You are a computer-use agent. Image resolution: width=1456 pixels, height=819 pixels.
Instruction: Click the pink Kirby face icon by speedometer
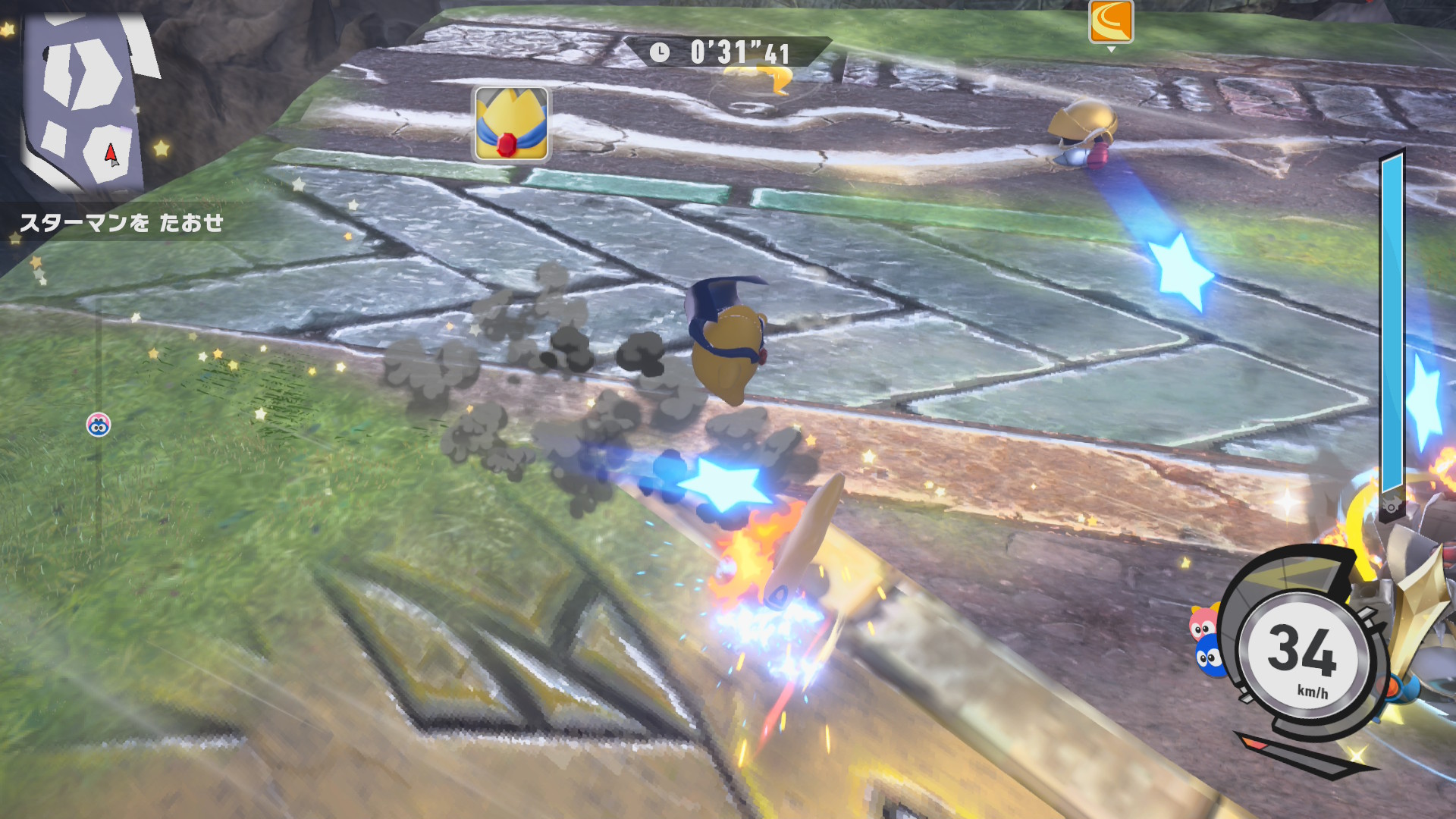click(x=1203, y=623)
